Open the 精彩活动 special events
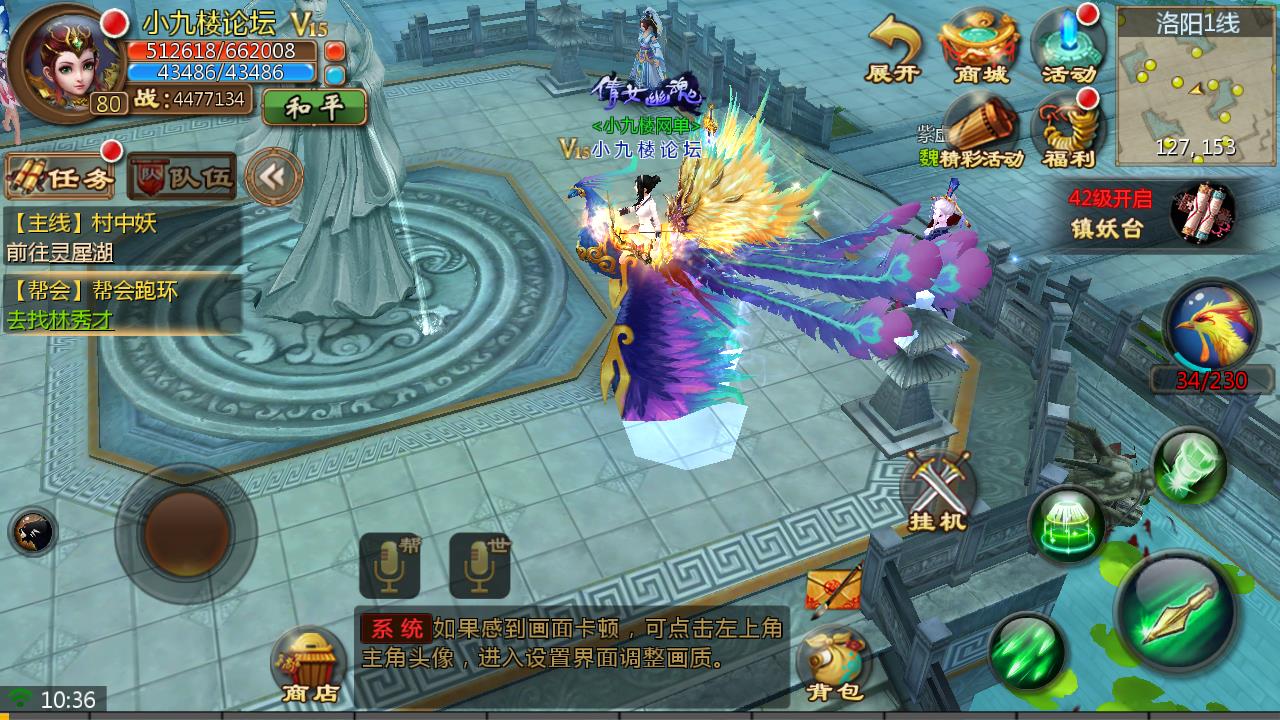The image size is (1280, 720). tap(979, 130)
